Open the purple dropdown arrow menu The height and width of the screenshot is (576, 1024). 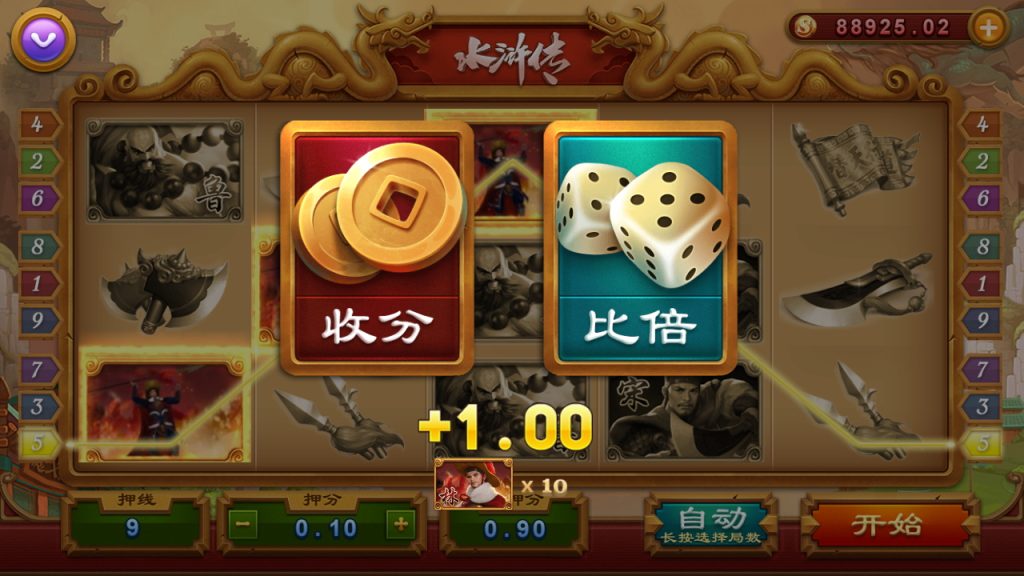coord(43,39)
